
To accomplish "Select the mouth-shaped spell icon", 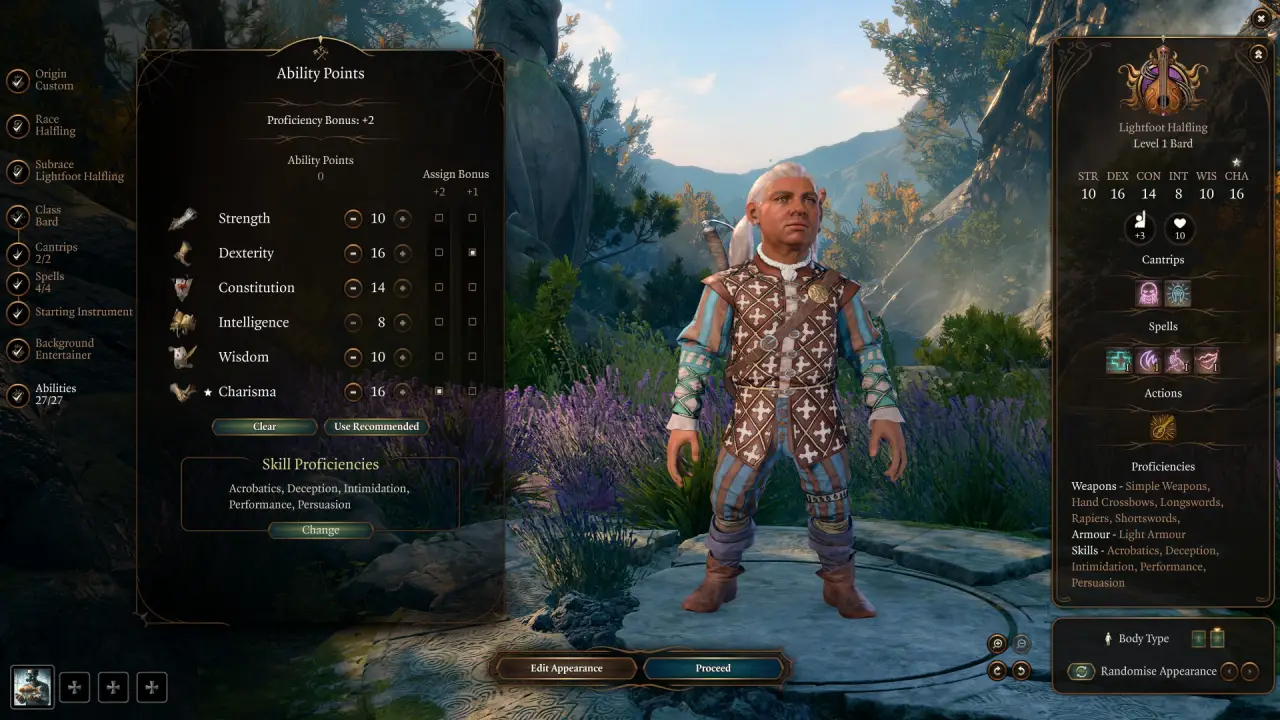I will click(x=1207, y=360).
